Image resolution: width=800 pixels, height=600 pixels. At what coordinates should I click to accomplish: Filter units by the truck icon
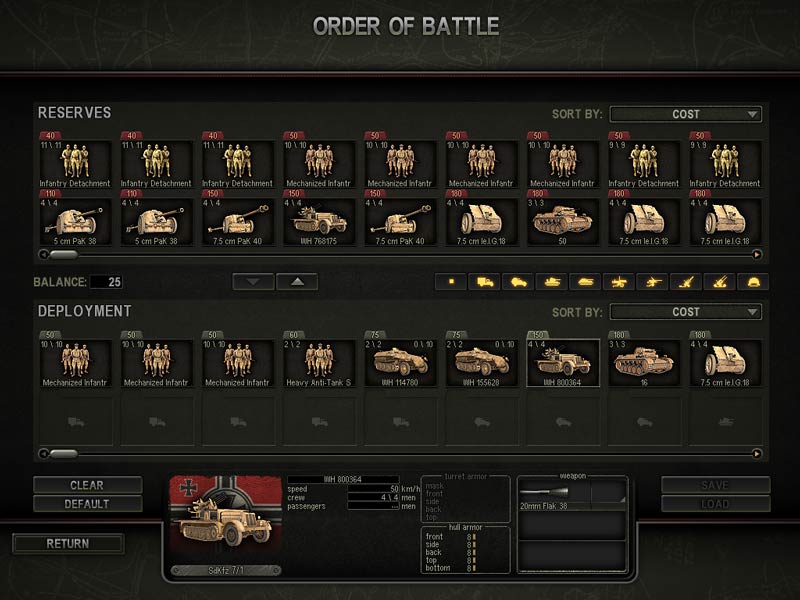(487, 282)
